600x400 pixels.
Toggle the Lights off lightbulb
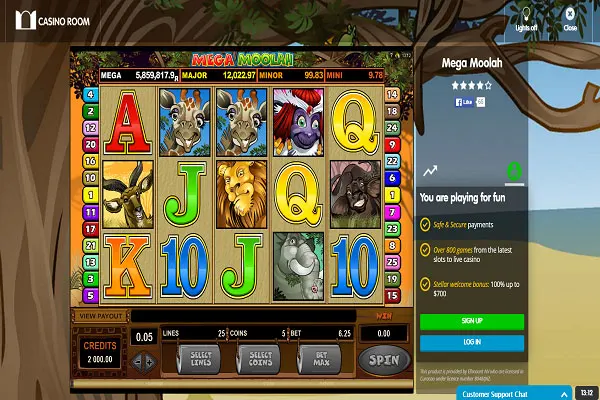(527, 17)
